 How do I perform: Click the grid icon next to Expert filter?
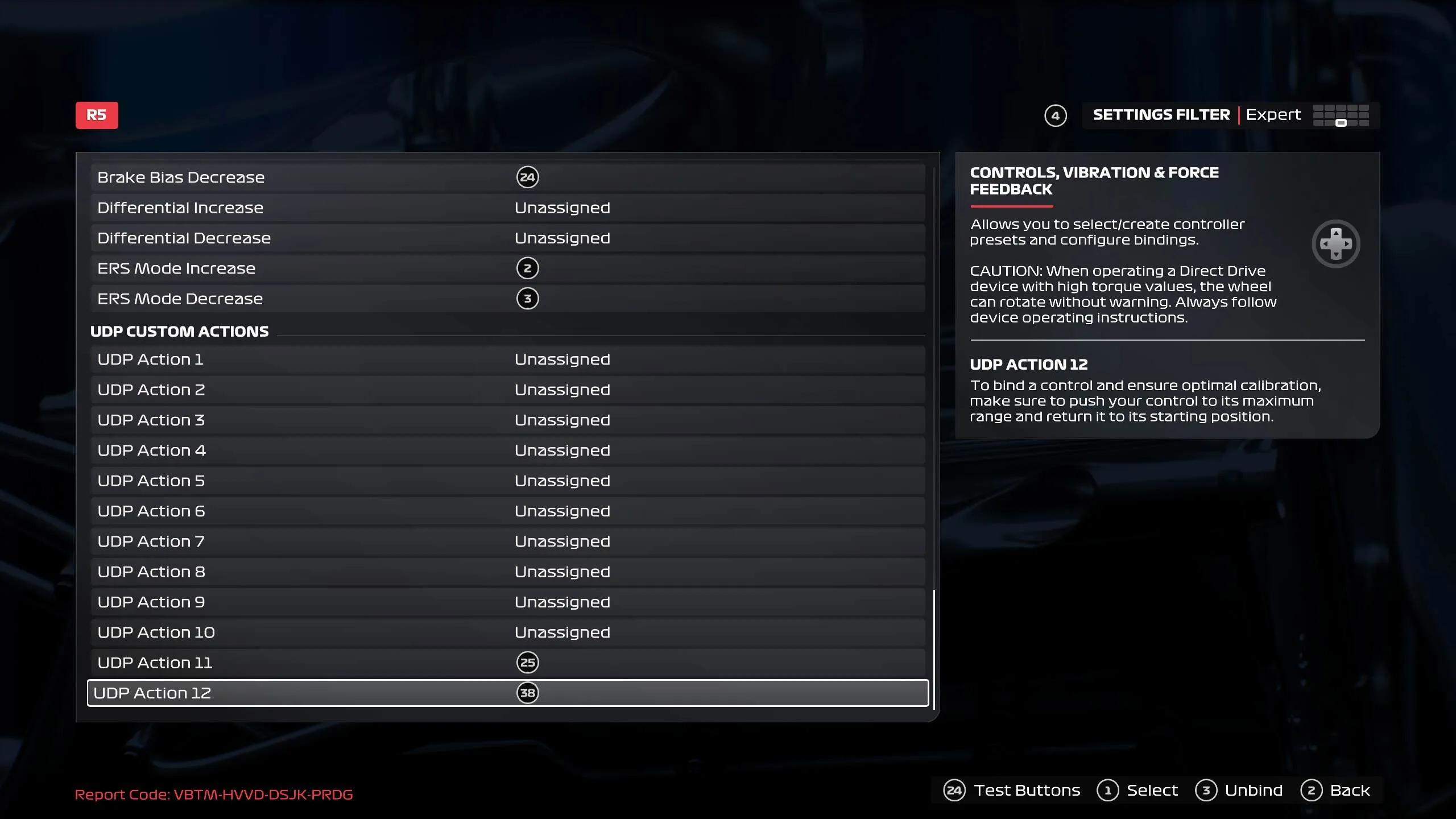(x=1342, y=115)
